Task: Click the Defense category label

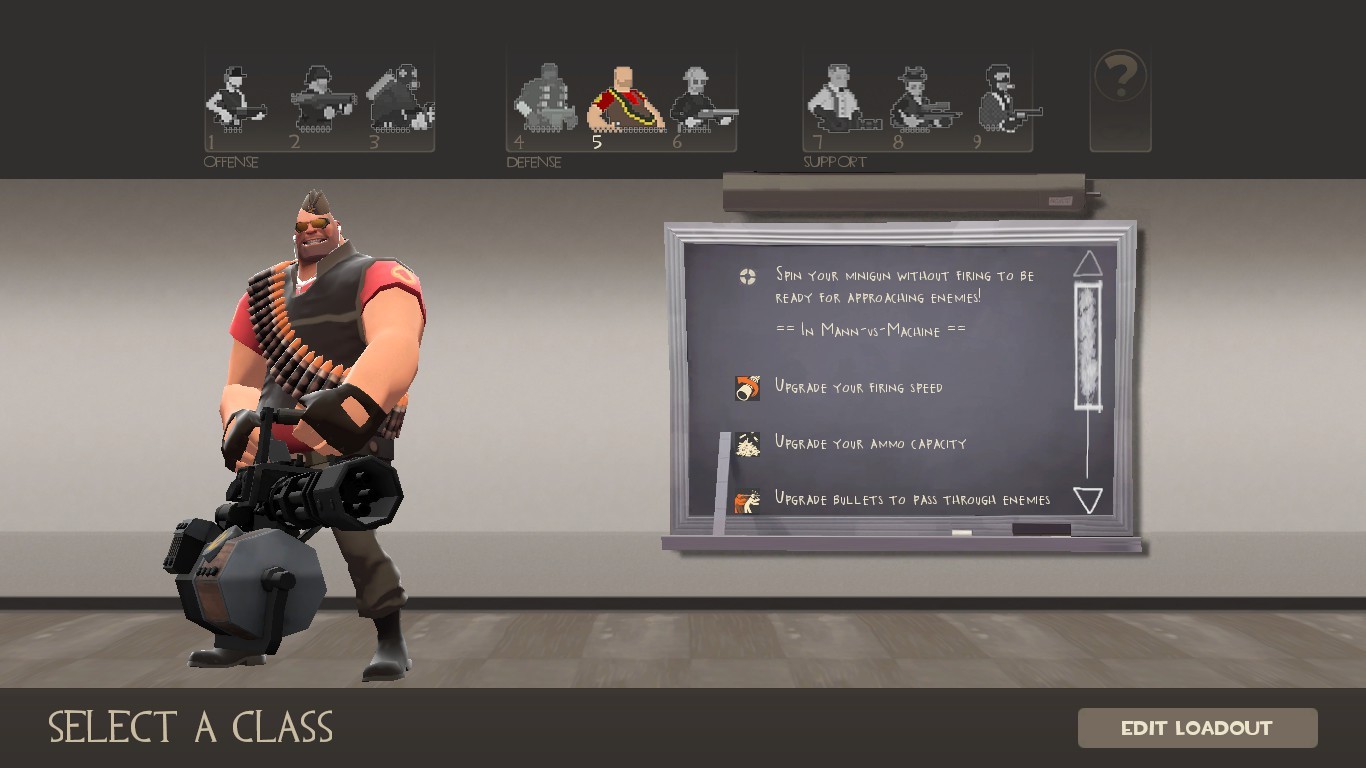Action: point(535,162)
